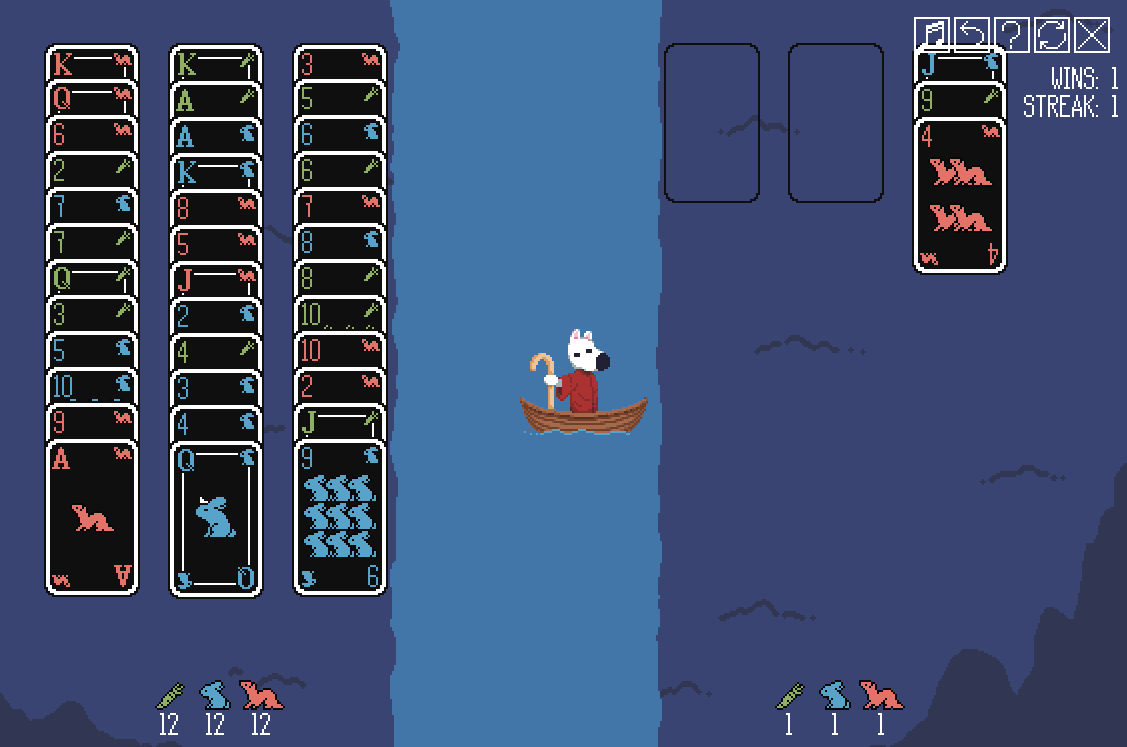Viewport: 1127px width, 747px height.
Task: Click the red 3 of weasels card
Action: (340, 62)
